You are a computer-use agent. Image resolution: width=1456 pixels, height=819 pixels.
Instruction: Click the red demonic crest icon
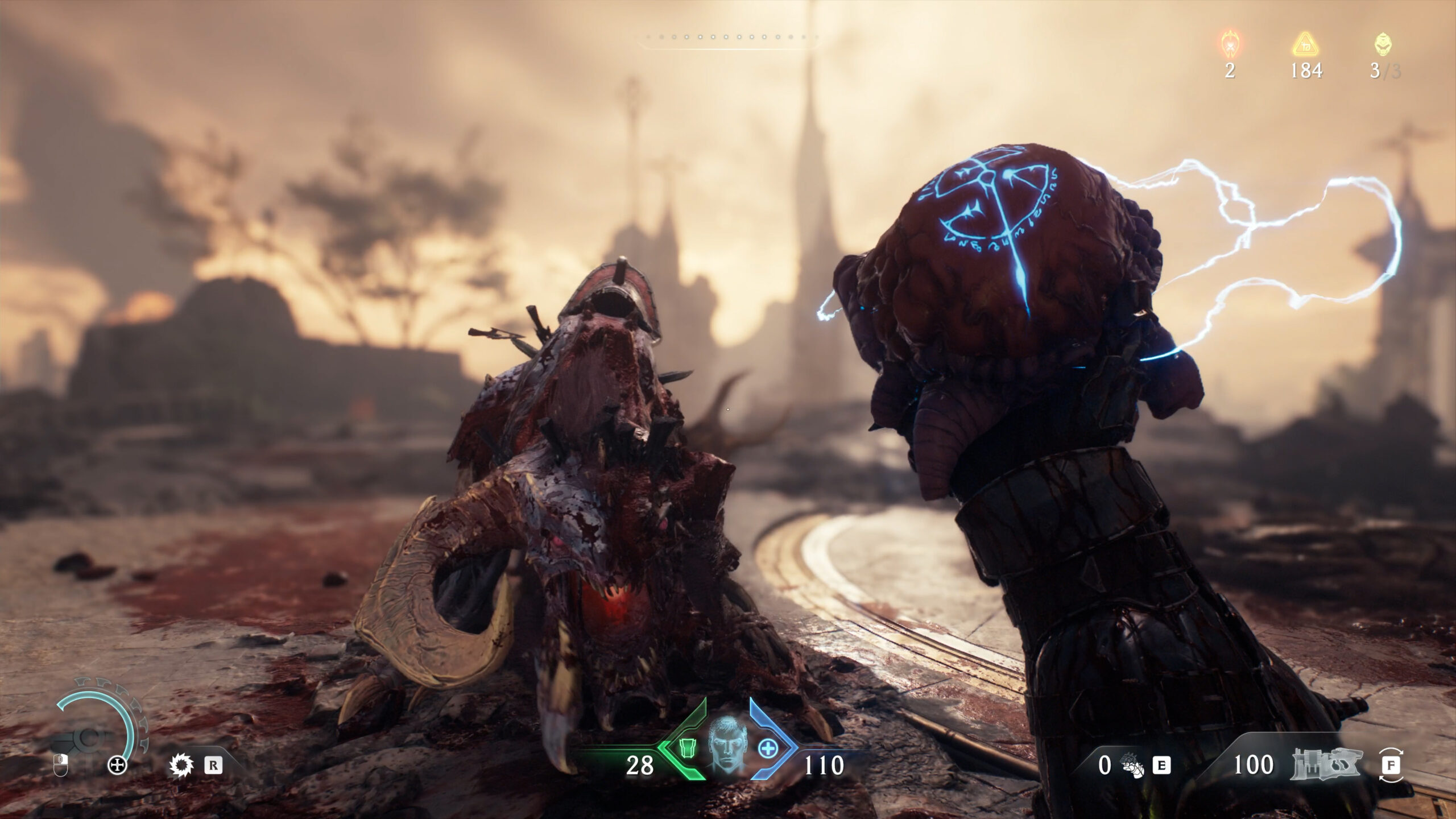[x=1230, y=43]
